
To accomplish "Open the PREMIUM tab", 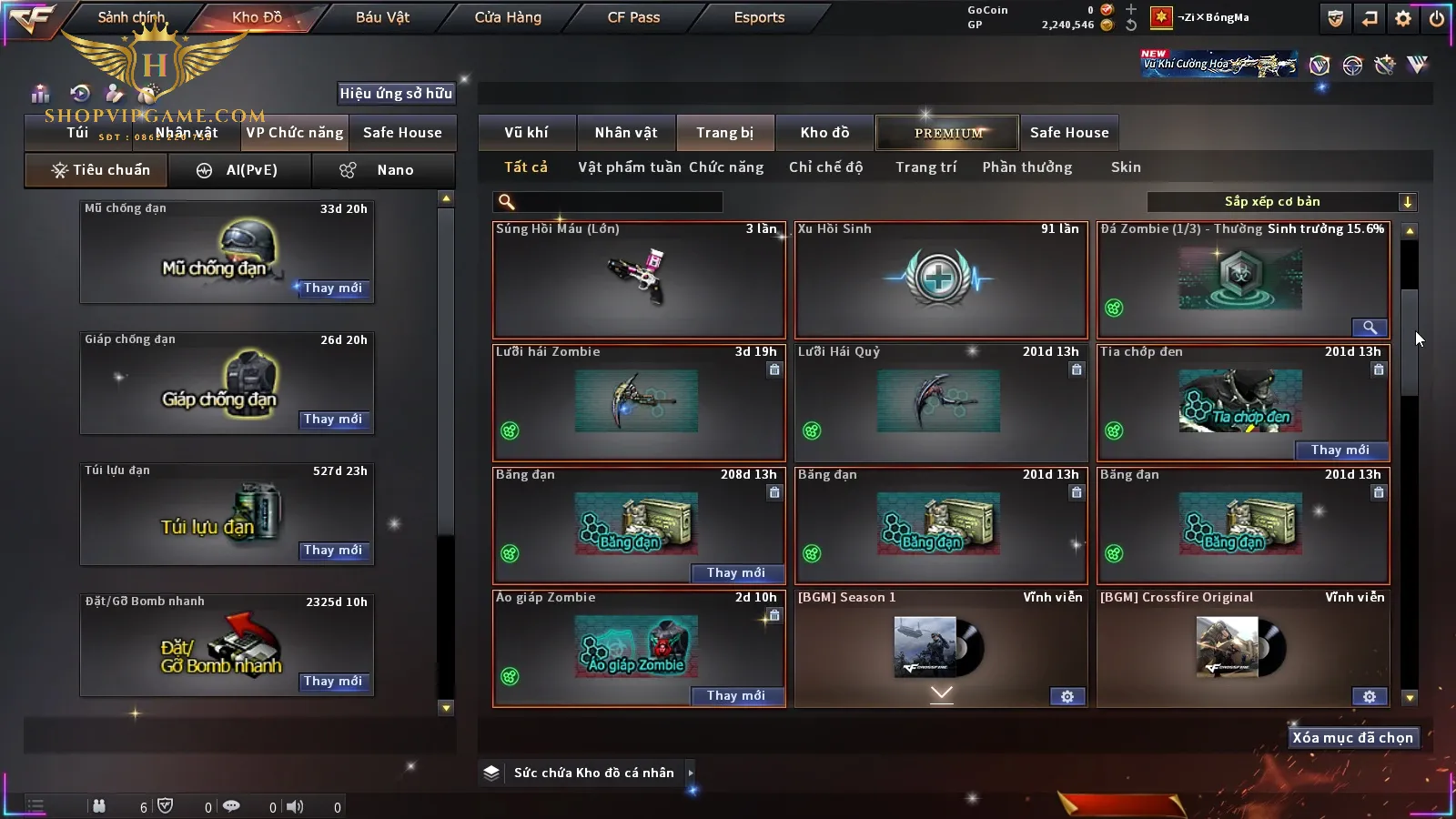I will [x=948, y=133].
